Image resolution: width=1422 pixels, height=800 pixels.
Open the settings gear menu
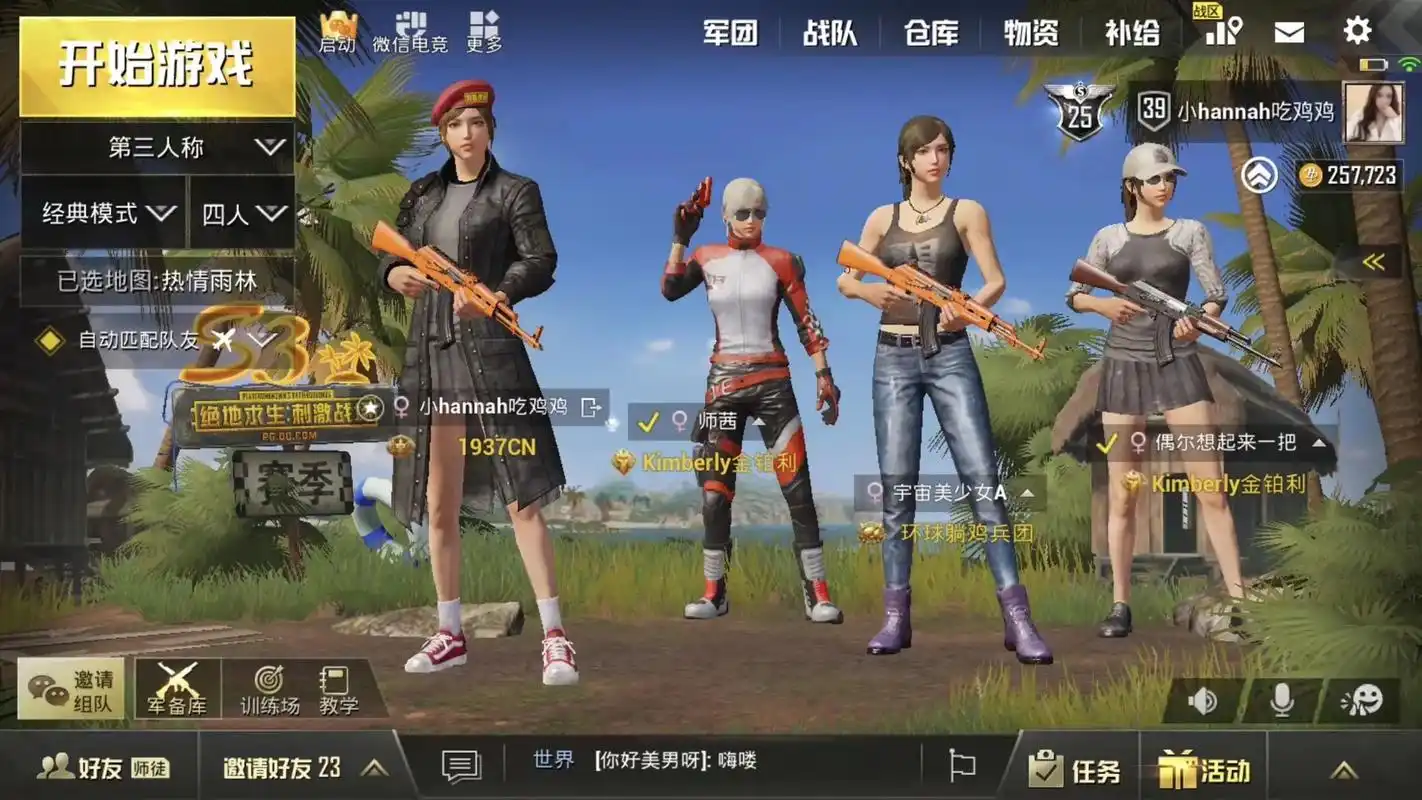(x=1357, y=31)
